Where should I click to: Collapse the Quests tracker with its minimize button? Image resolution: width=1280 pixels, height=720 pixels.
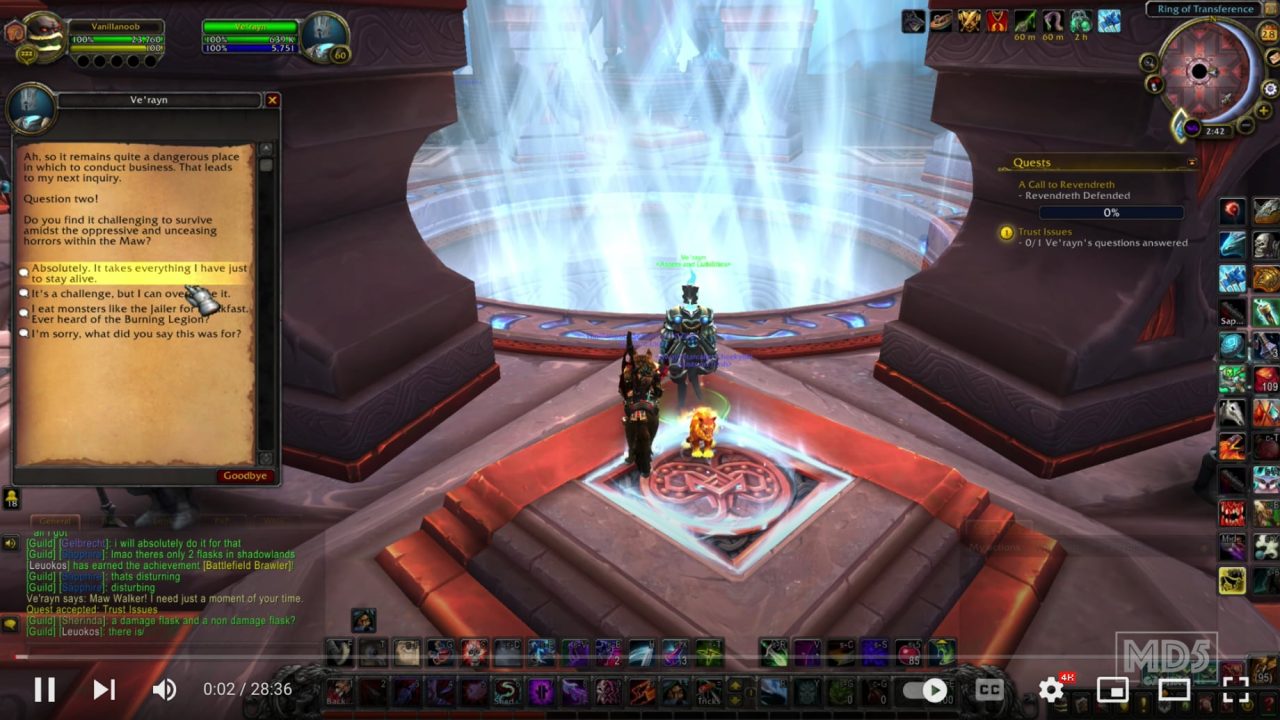coord(1190,161)
